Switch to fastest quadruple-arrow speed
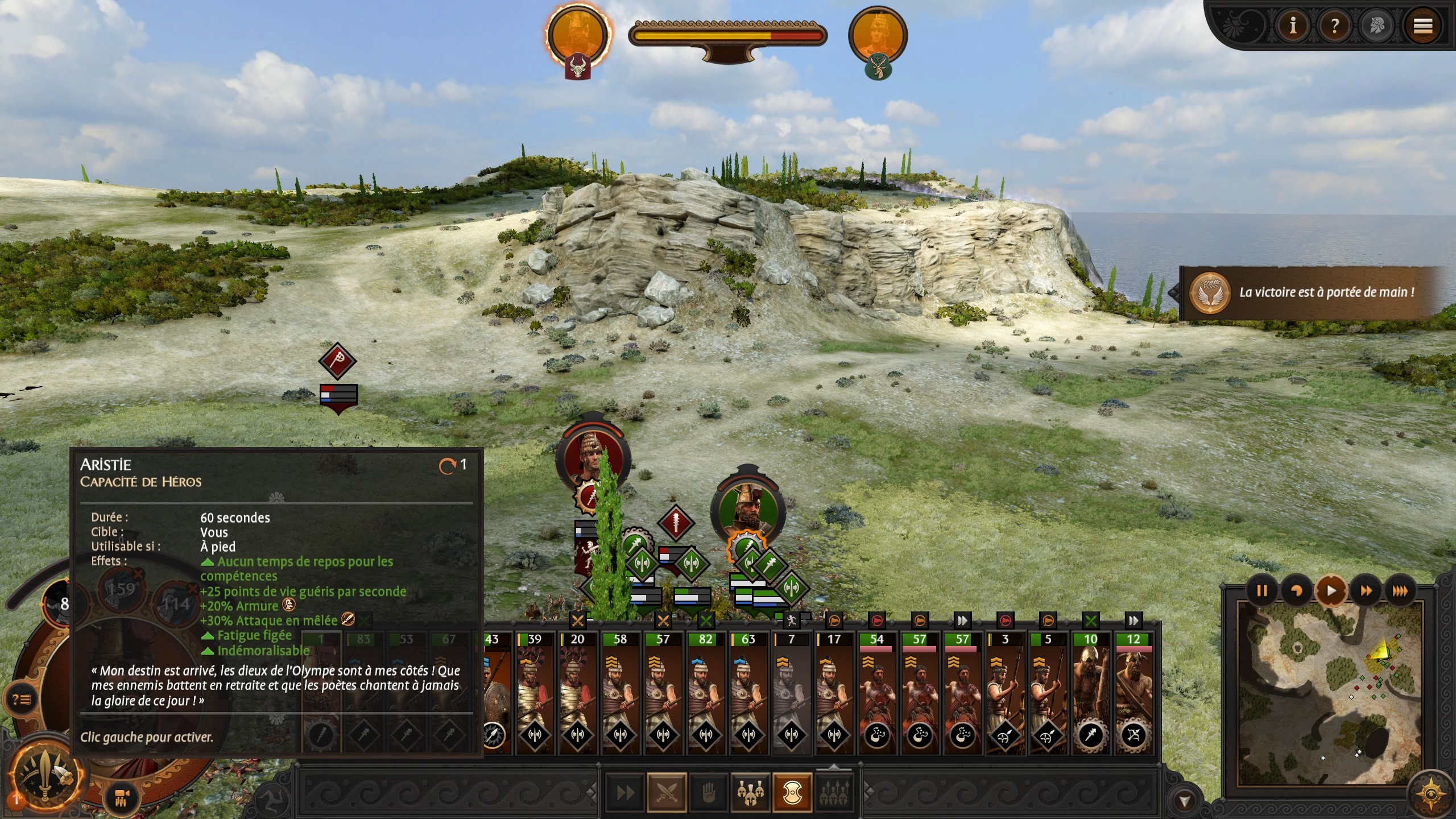This screenshot has width=1456, height=819. 1400,591
